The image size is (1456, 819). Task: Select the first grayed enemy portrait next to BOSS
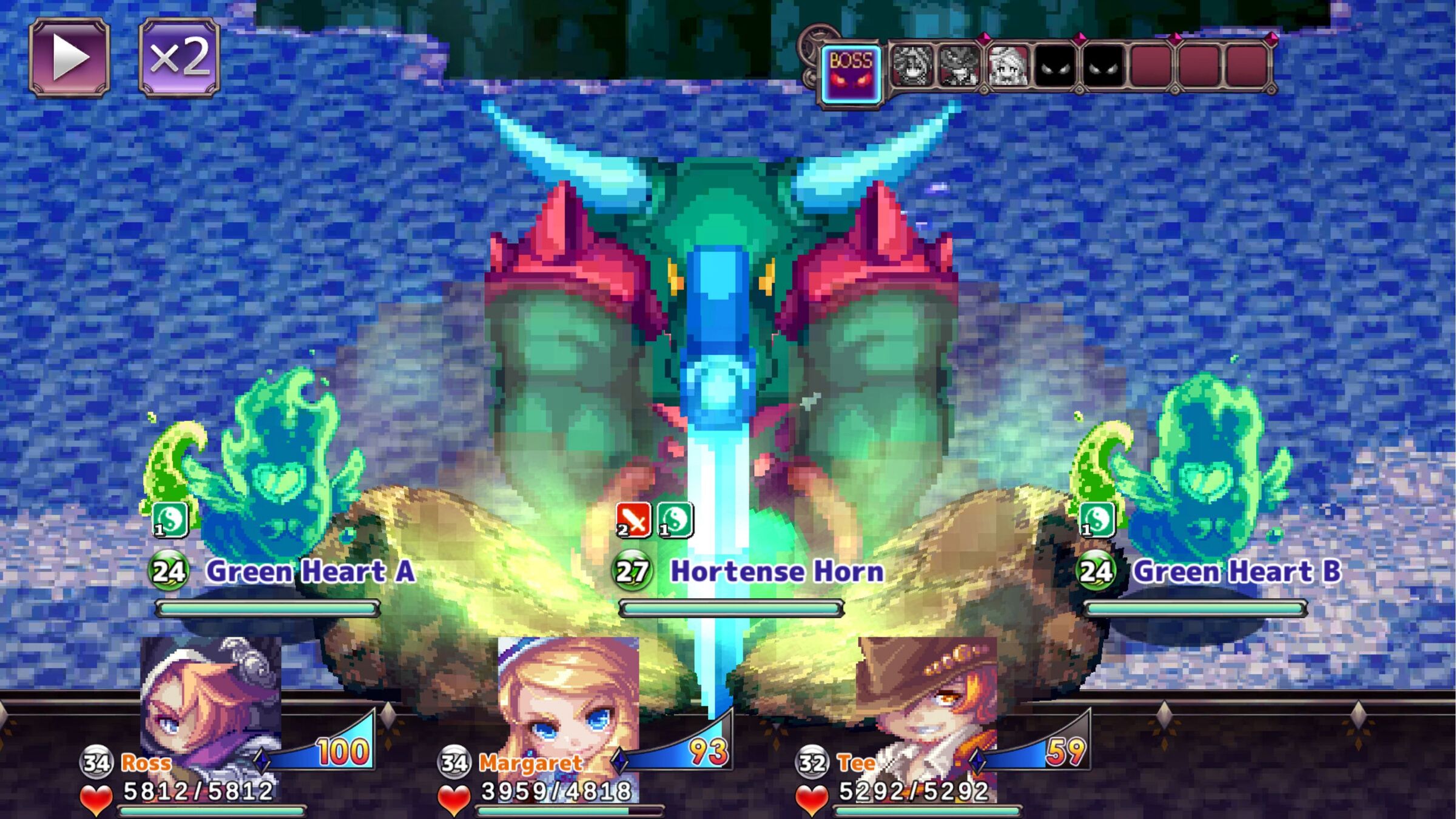click(912, 66)
